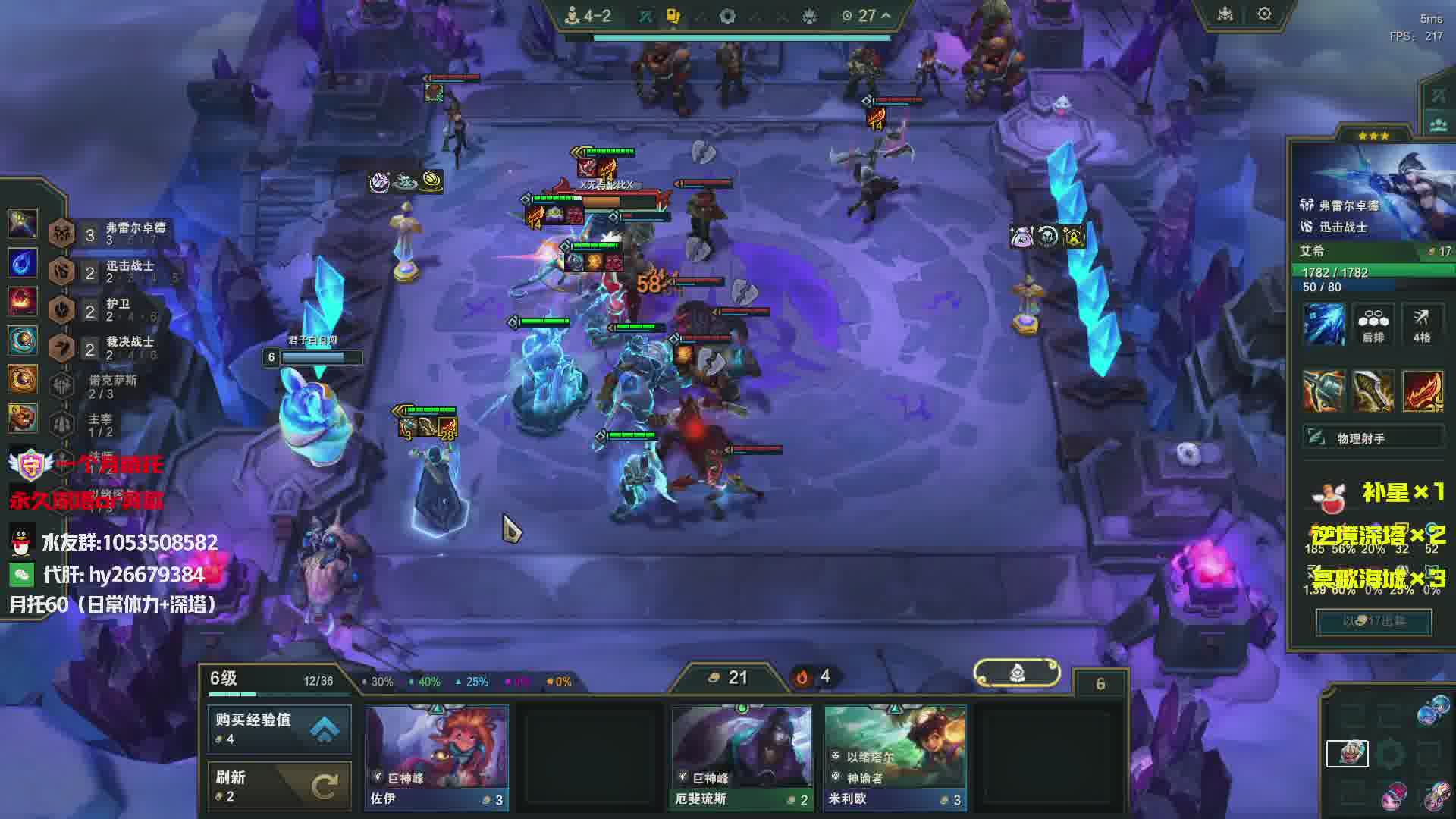The image size is (1456, 819).
Task: Select the 弗雷尔卓德 trait entry
Action: (114, 234)
